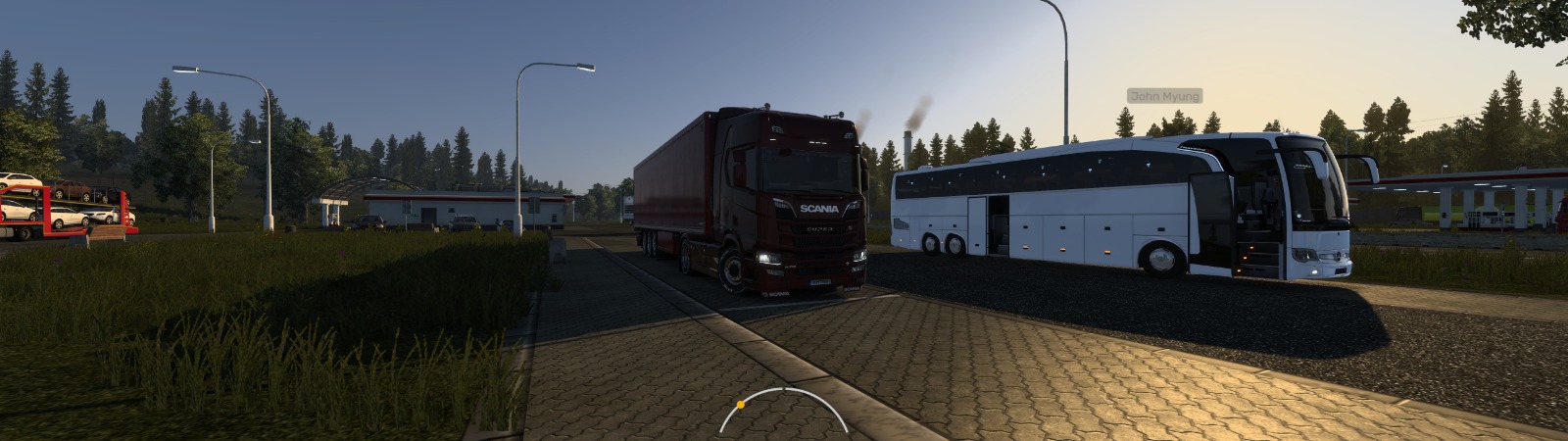The image size is (1568, 441).
Task: Select the John Myung player name tag
Action: click(1164, 96)
